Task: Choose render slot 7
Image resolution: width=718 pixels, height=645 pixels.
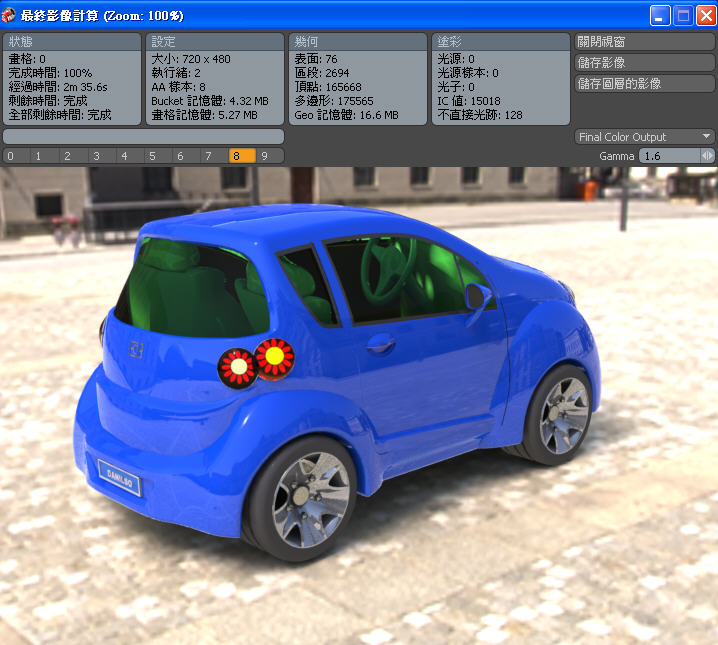Action: tap(208, 156)
